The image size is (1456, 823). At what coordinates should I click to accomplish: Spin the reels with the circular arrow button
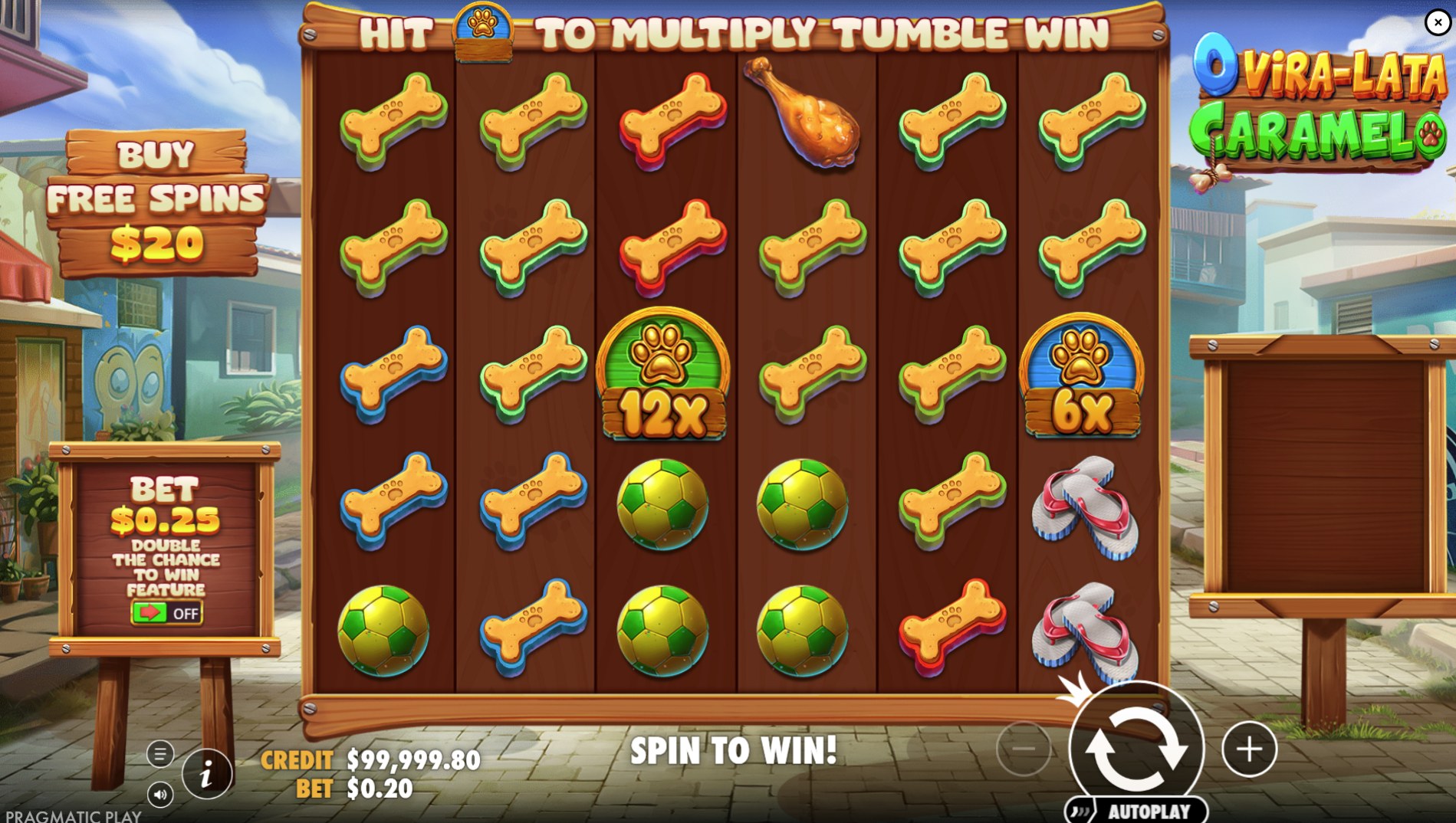point(1136,747)
